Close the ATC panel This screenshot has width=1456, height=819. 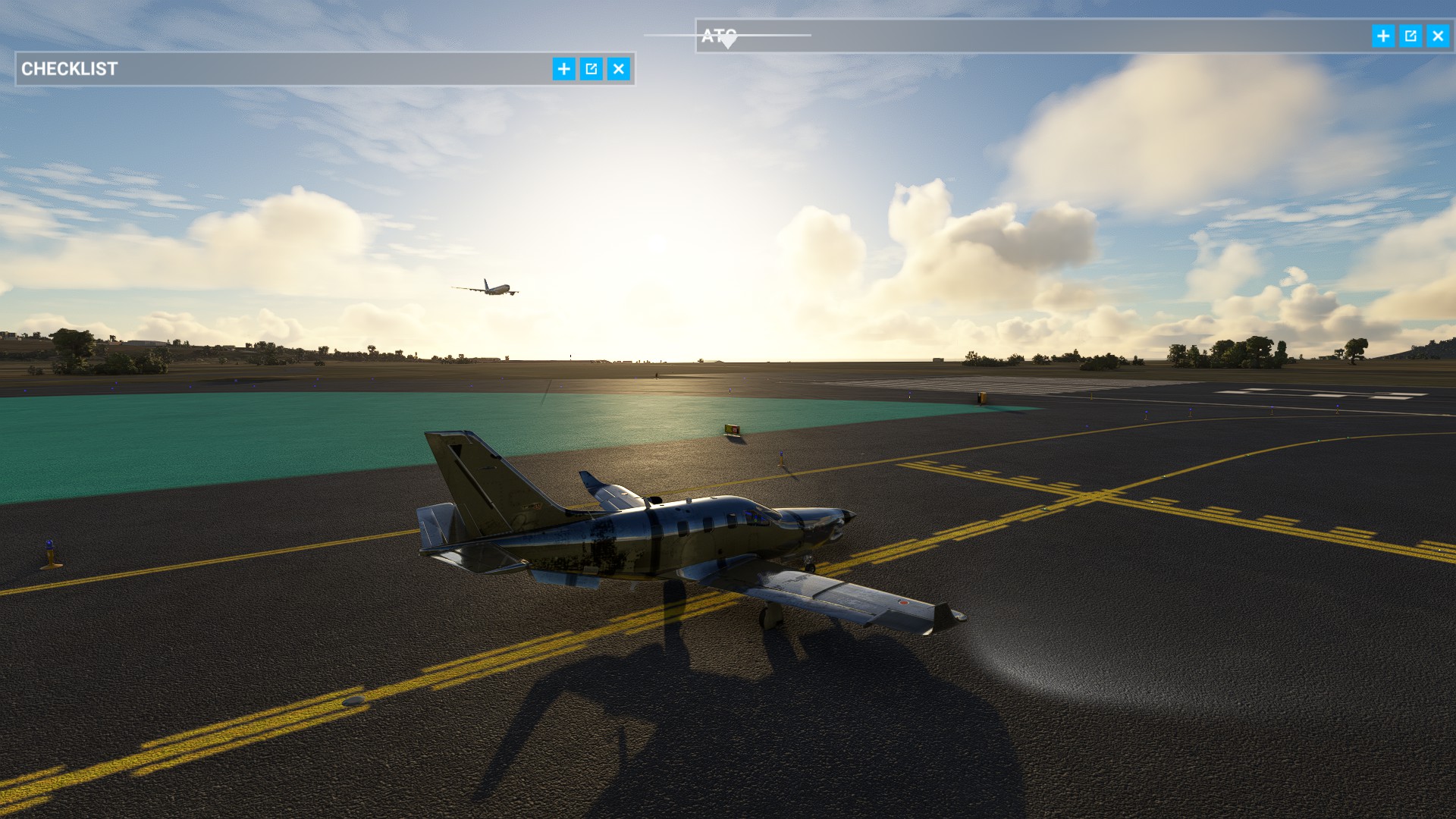[x=1437, y=36]
